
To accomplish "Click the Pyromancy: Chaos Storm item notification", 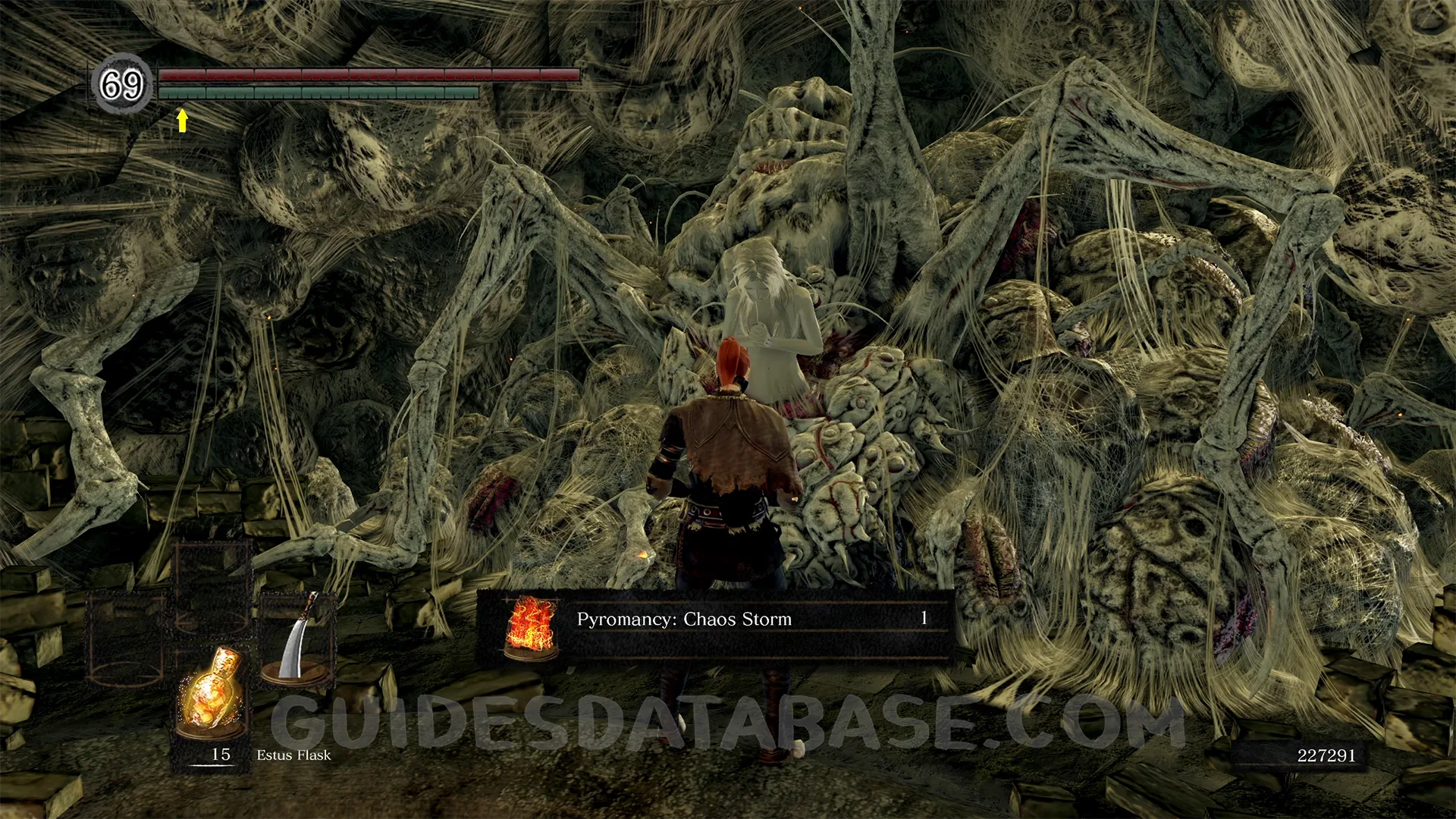I will pyautogui.click(x=714, y=620).
